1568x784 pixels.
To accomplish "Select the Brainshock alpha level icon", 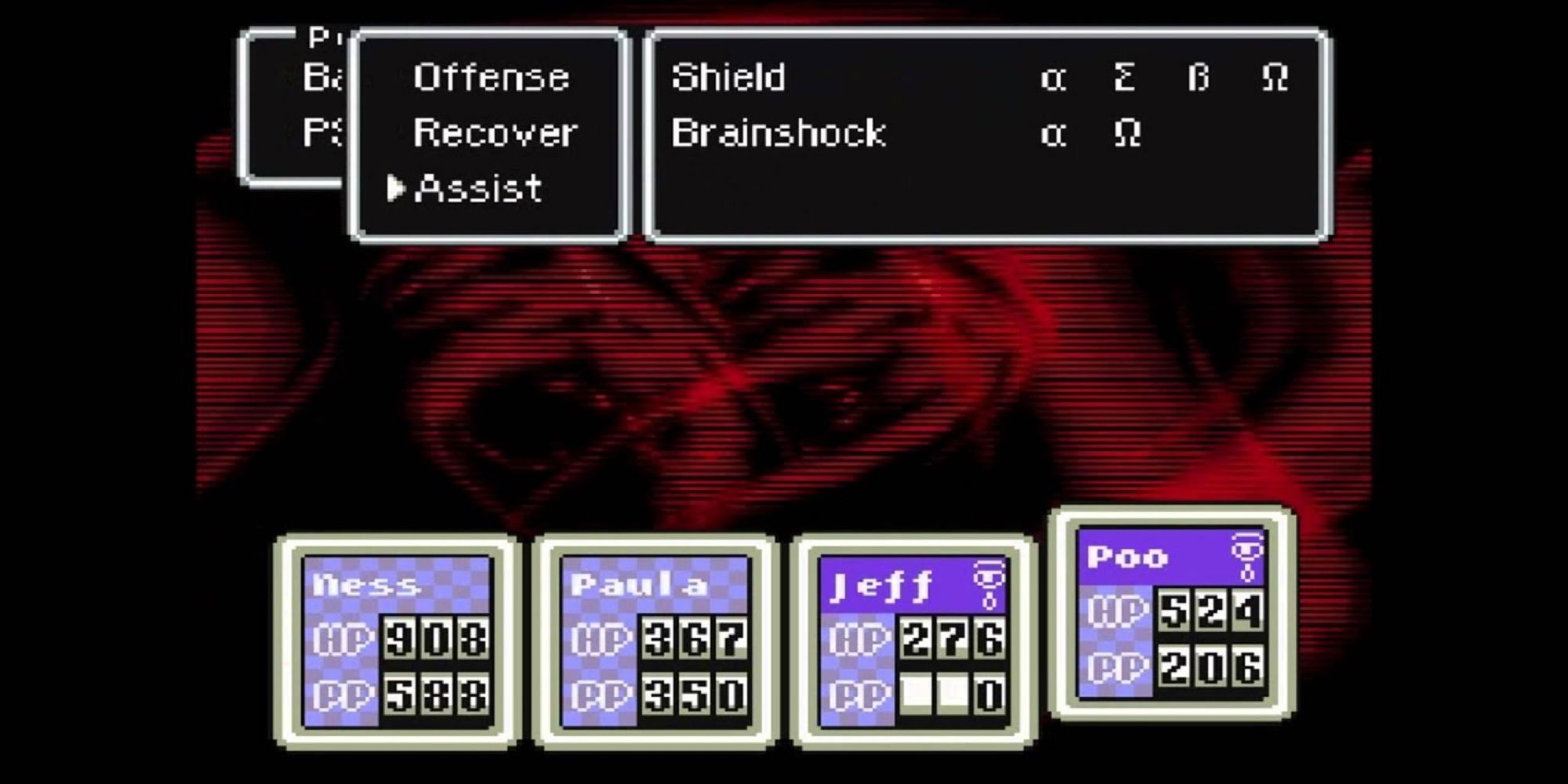I will pos(1054,133).
